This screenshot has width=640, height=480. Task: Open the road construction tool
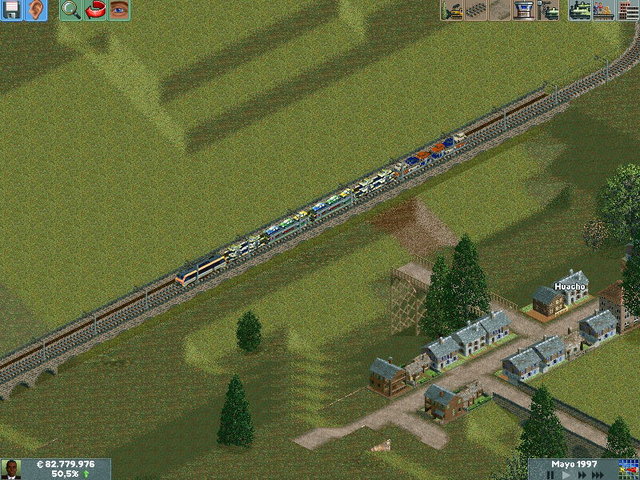(x=500, y=10)
